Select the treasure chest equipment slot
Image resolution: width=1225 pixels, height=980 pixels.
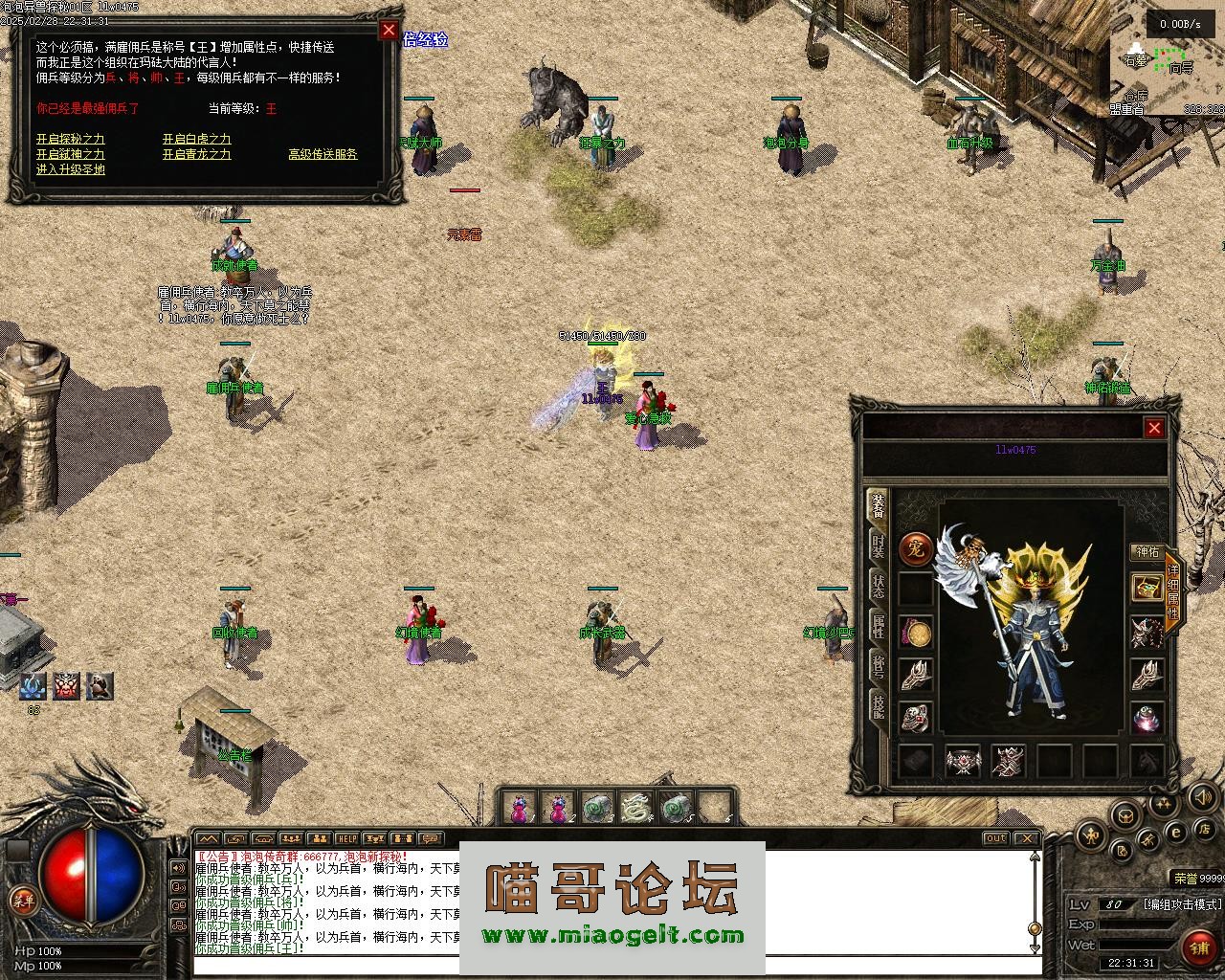click(x=1147, y=588)
